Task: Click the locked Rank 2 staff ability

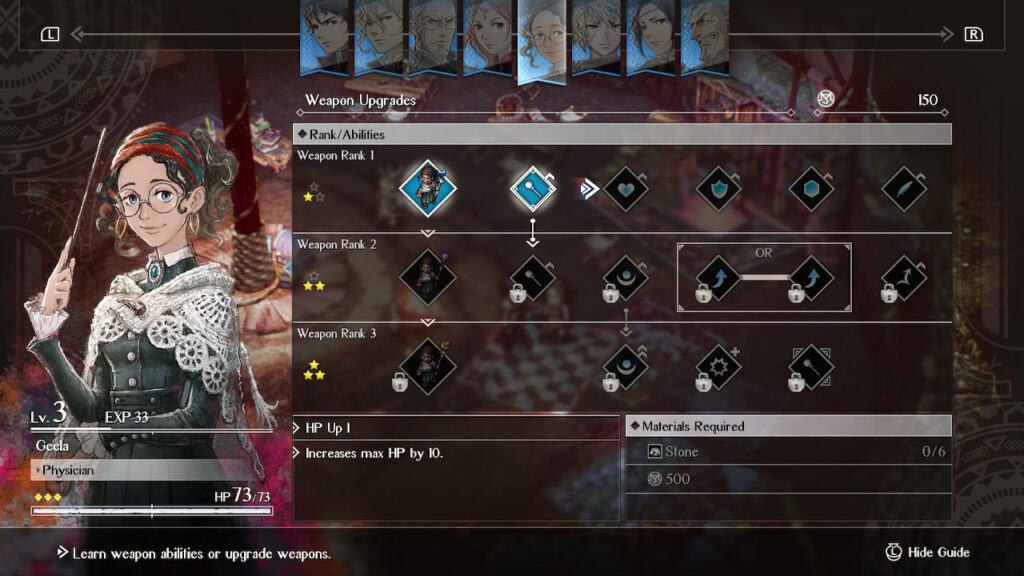Action: (x=533, y=279)
